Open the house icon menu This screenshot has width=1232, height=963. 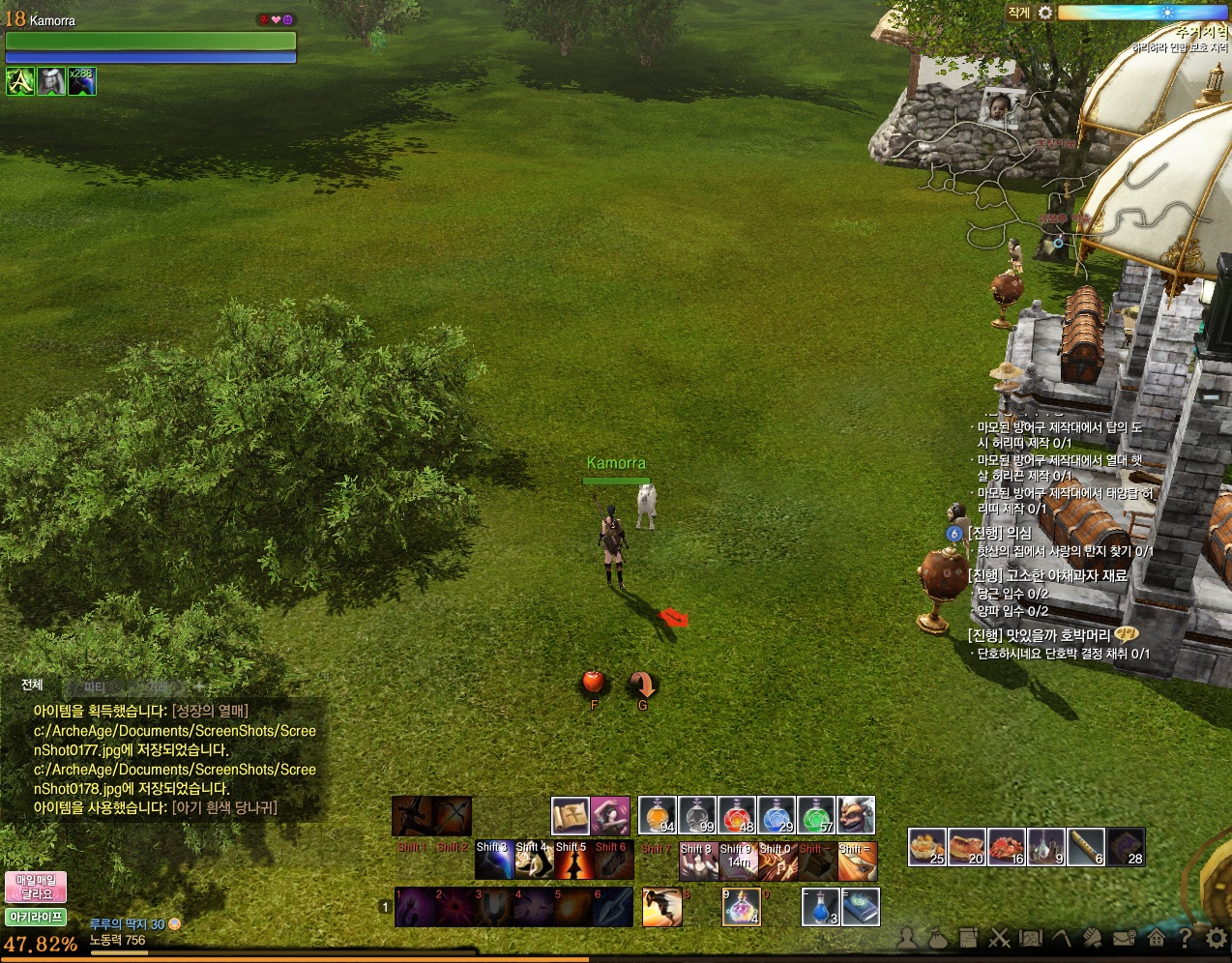point(1156,937)
